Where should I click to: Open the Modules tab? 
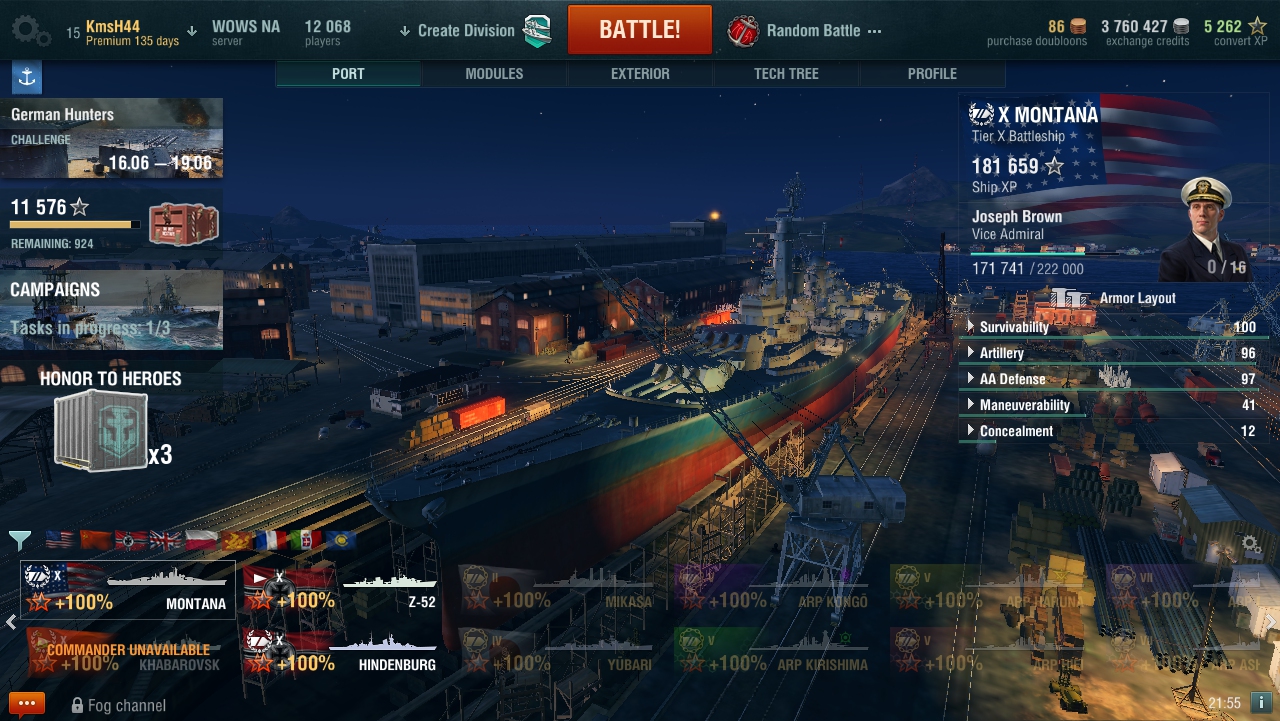[494, 74]
